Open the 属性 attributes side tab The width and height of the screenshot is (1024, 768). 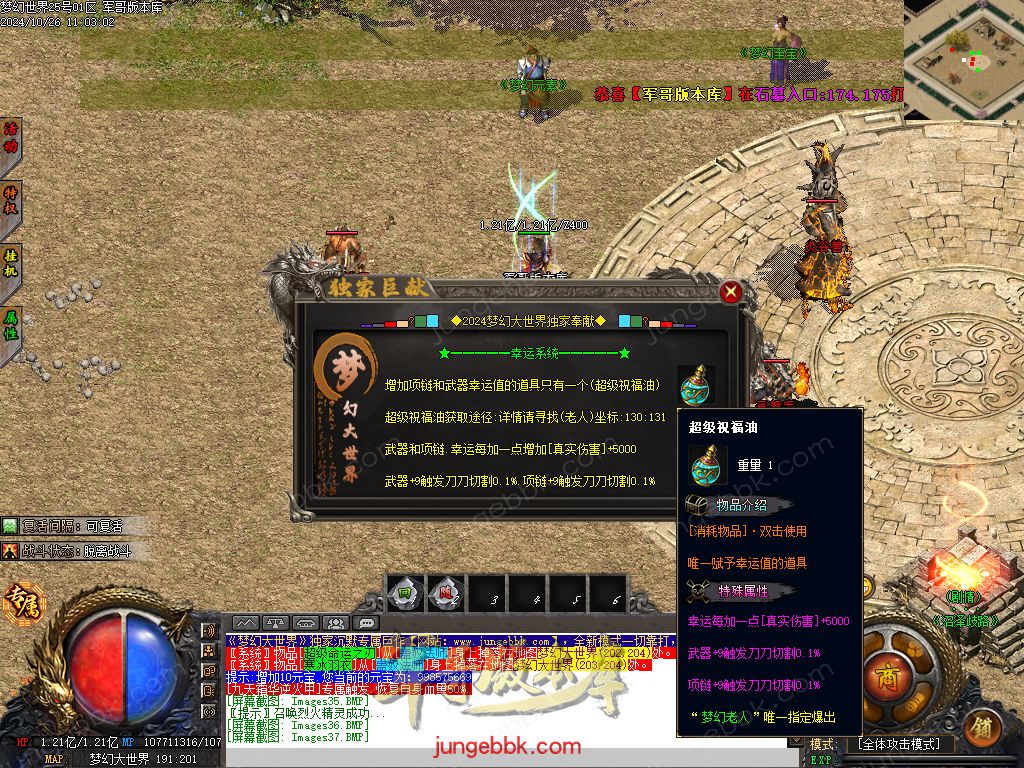11,326
